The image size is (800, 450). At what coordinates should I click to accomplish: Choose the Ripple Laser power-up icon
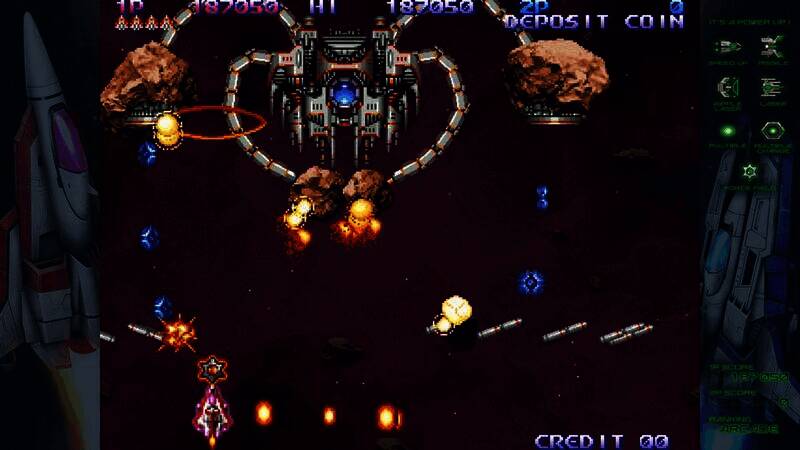(728, 87)
